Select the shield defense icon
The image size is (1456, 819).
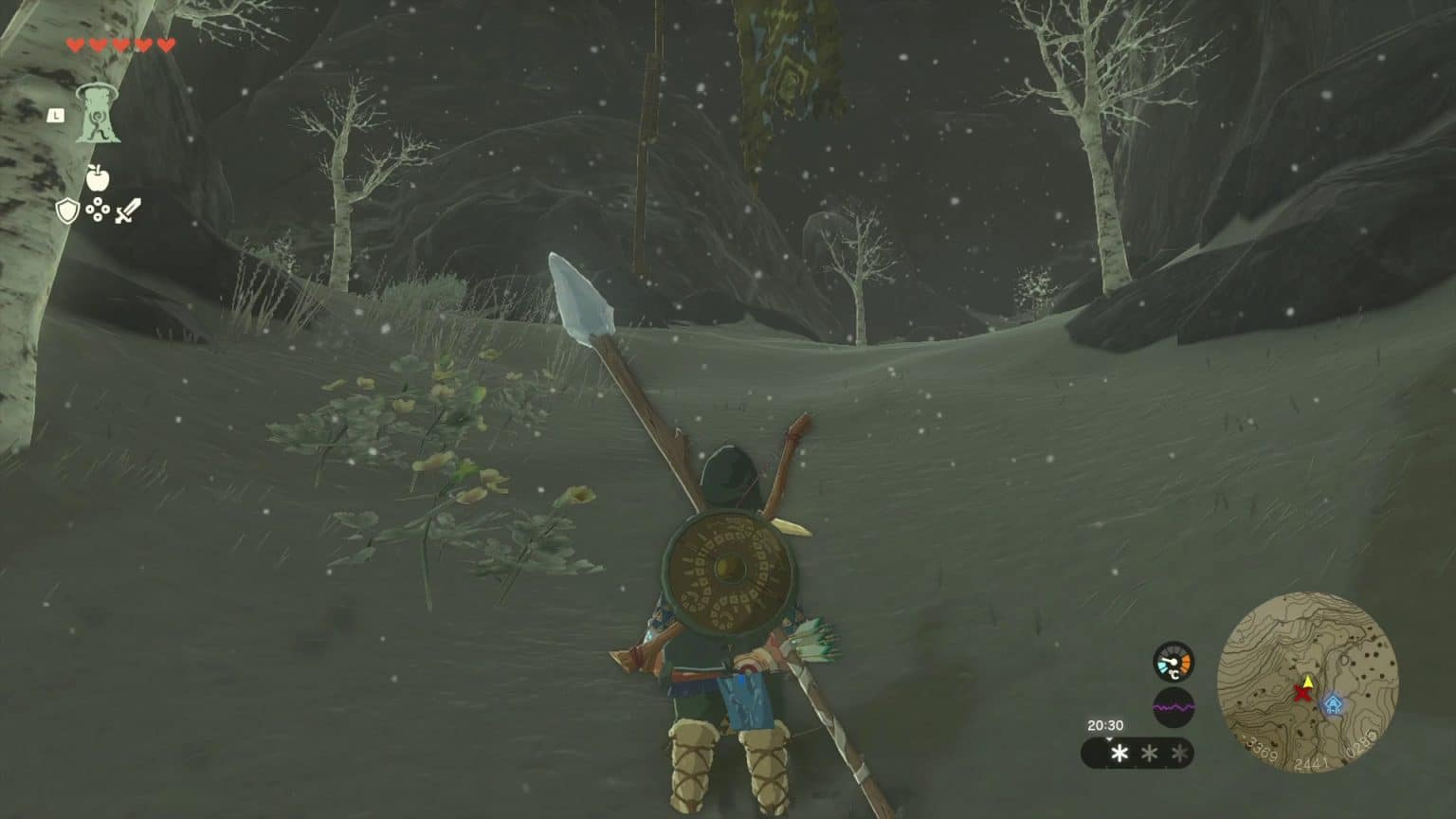click(67, 210)
